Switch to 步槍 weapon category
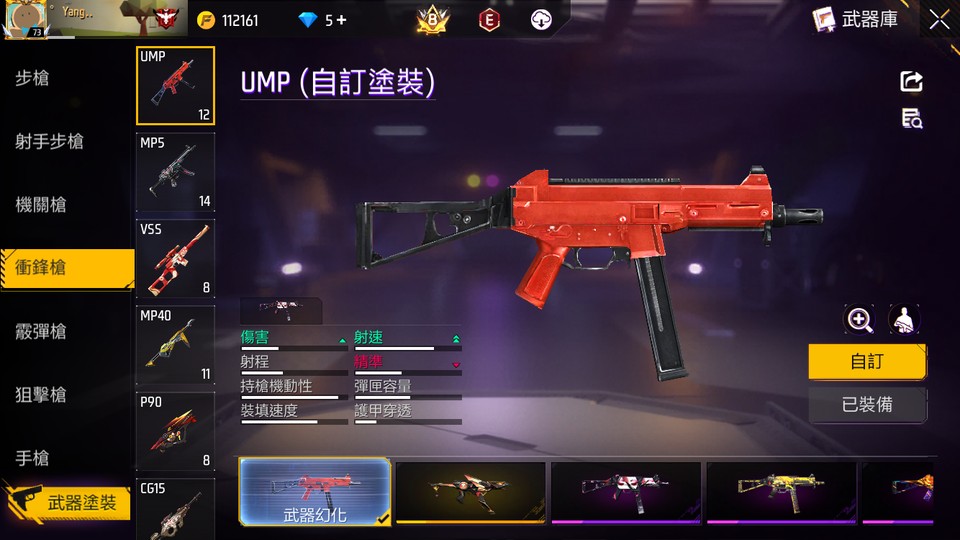Image resolution: width=960 pixels, height=540 pixels. (33, 79)
